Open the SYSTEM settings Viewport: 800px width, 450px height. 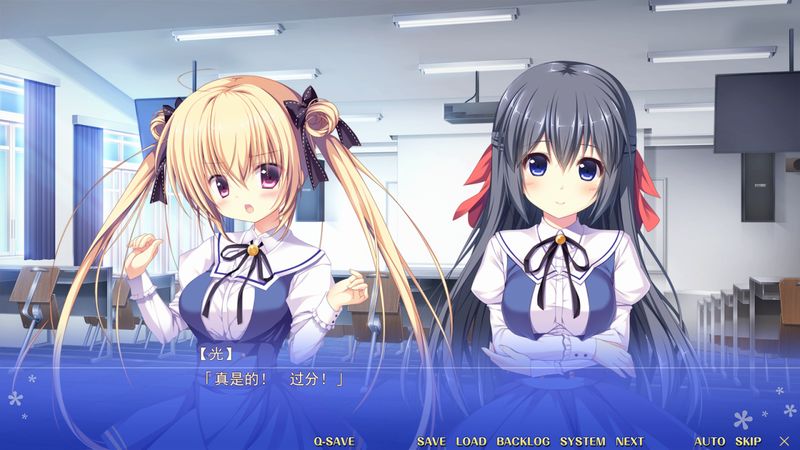[582, 441]
